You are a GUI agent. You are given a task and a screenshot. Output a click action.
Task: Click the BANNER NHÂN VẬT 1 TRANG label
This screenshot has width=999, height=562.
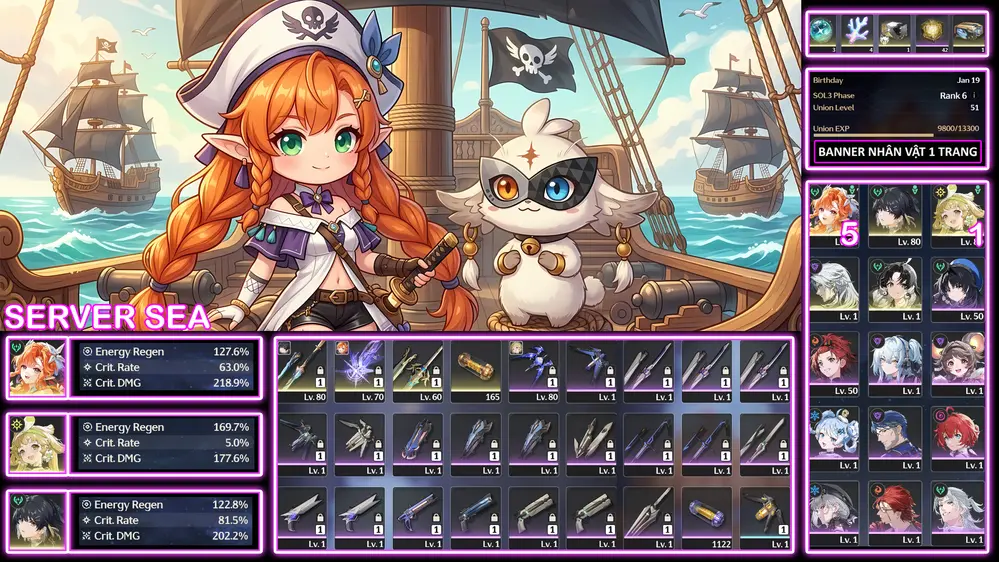pyautogui.click(x=897, y=153)
